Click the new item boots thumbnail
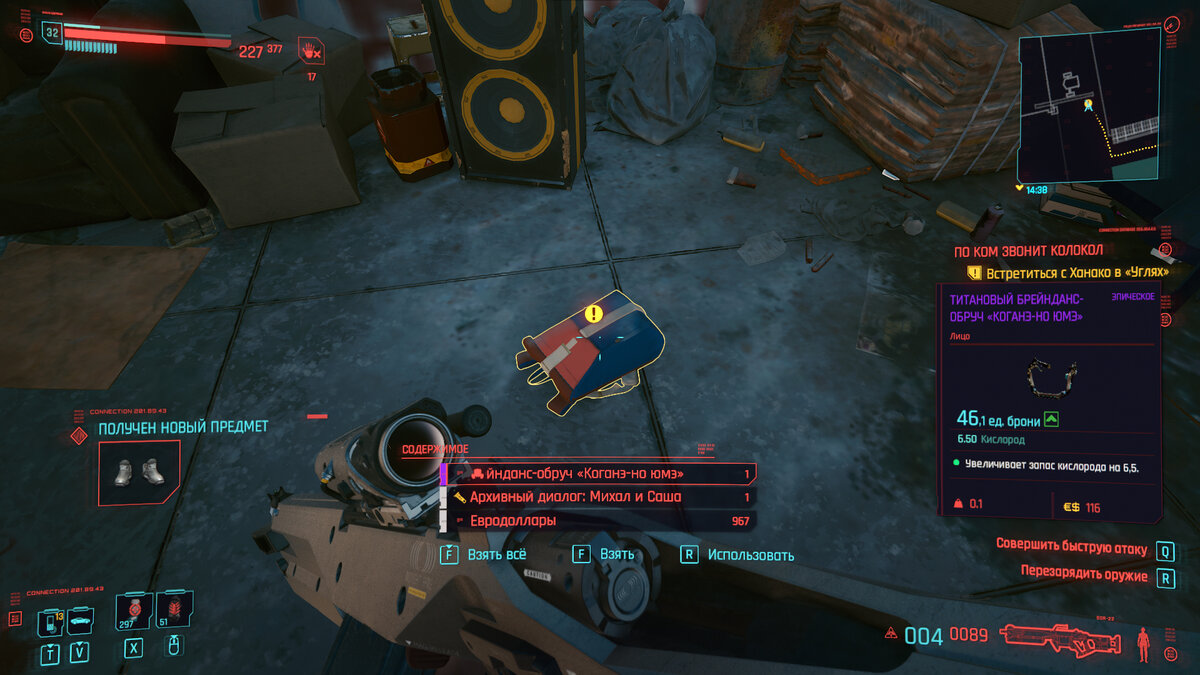1200x675 pixels. pyautogui.click(x=138, y=471)
